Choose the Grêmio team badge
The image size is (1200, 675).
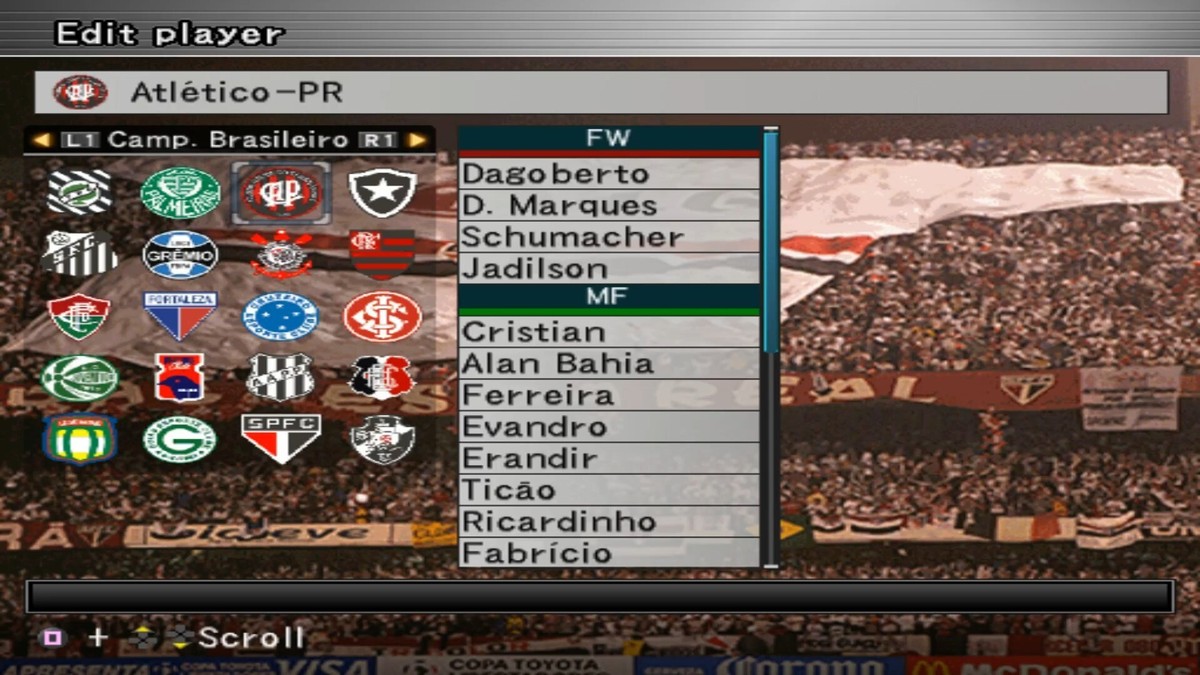coord(180,254)
